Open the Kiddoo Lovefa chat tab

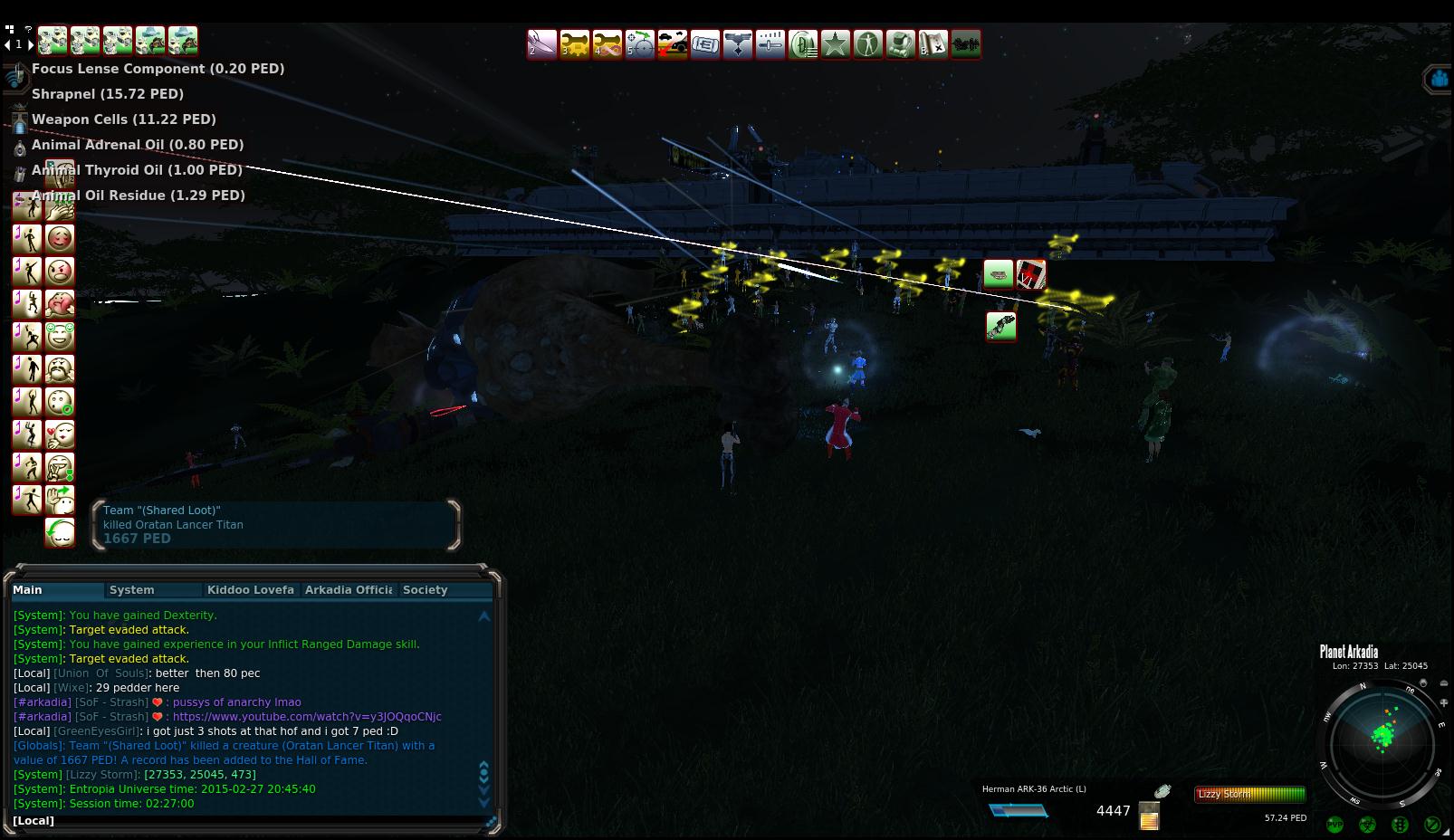click(x=250, y=590)
